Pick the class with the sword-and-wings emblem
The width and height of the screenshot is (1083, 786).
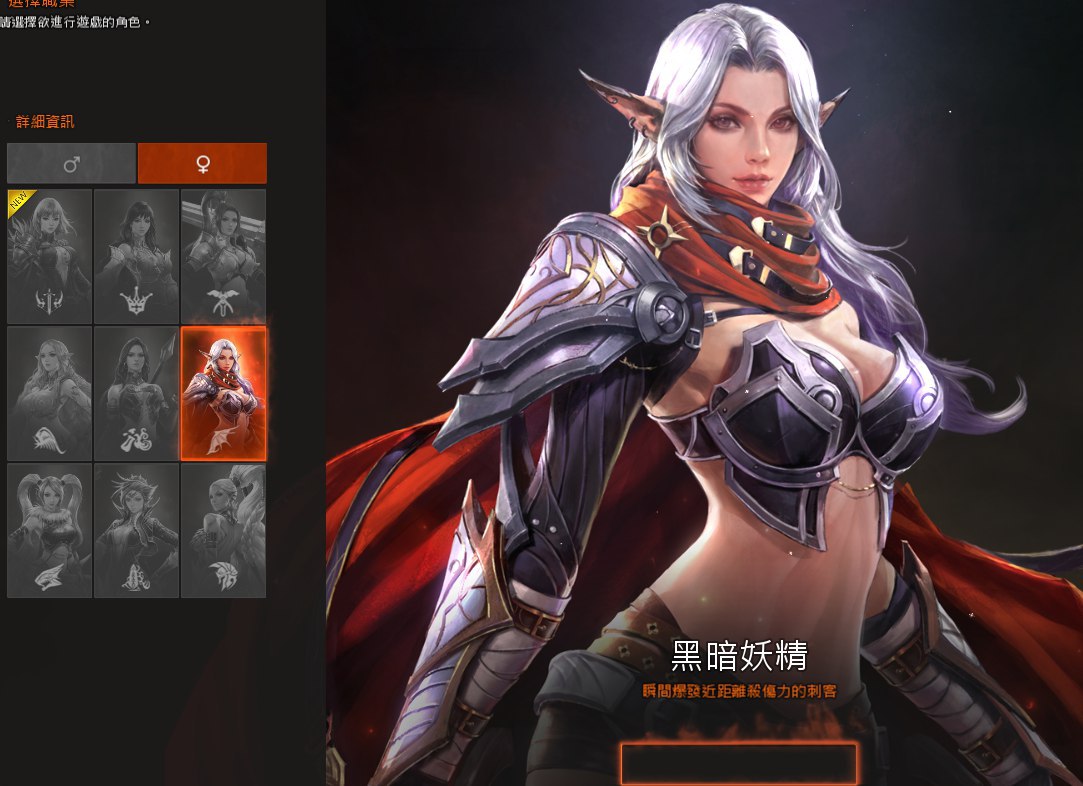pyautogui.click(x=223, y=256)
